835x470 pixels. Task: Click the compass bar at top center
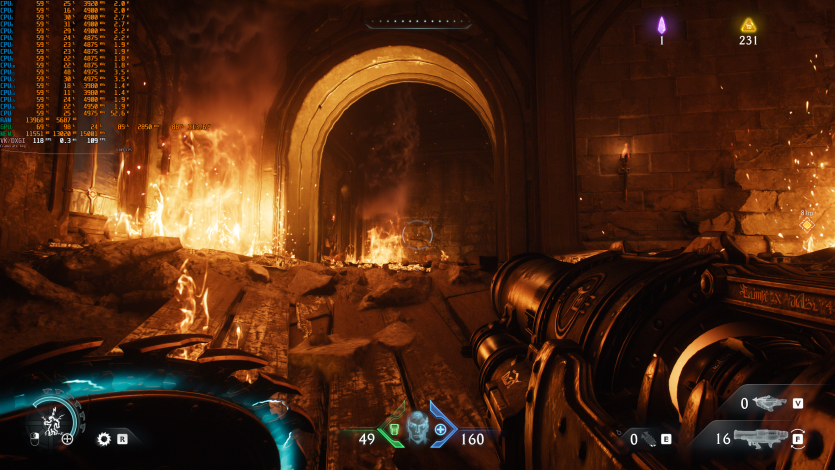click(417, 21)
